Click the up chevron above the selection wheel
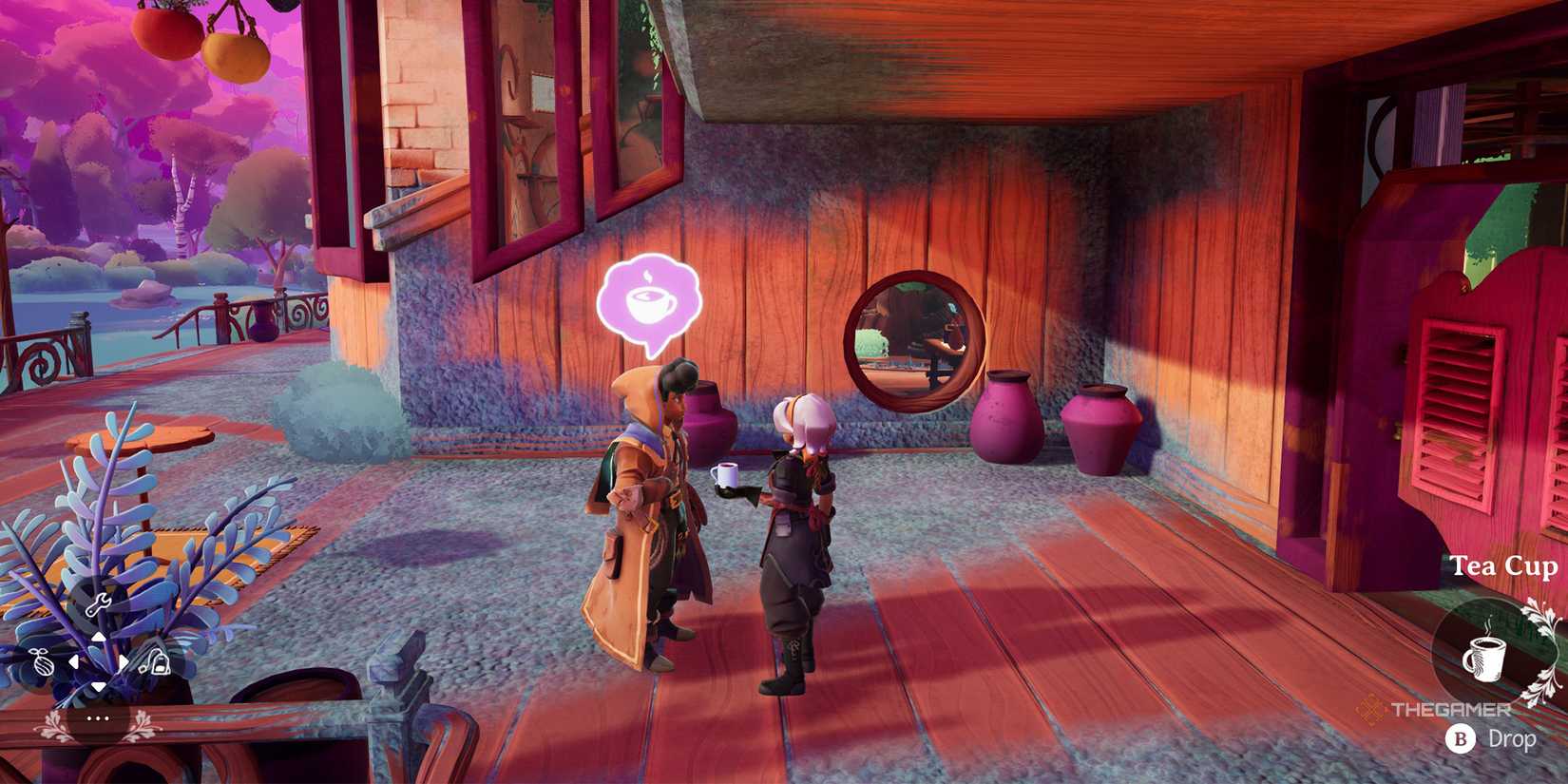The image size is (1568, 784). click(x=99, y=638)
